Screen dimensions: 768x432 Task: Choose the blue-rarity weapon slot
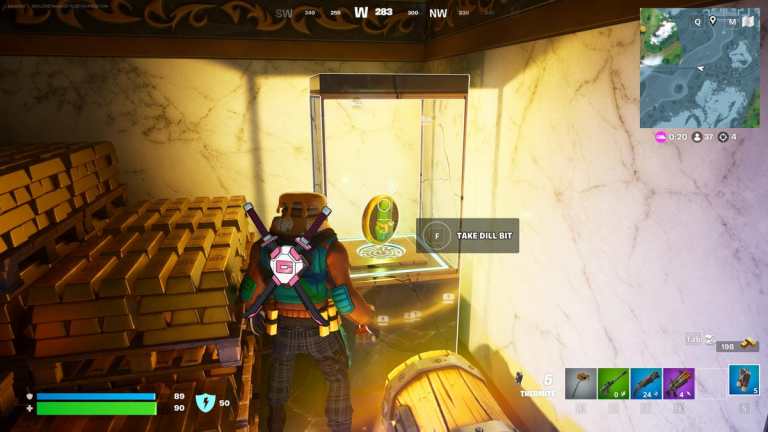pos(646,383)
